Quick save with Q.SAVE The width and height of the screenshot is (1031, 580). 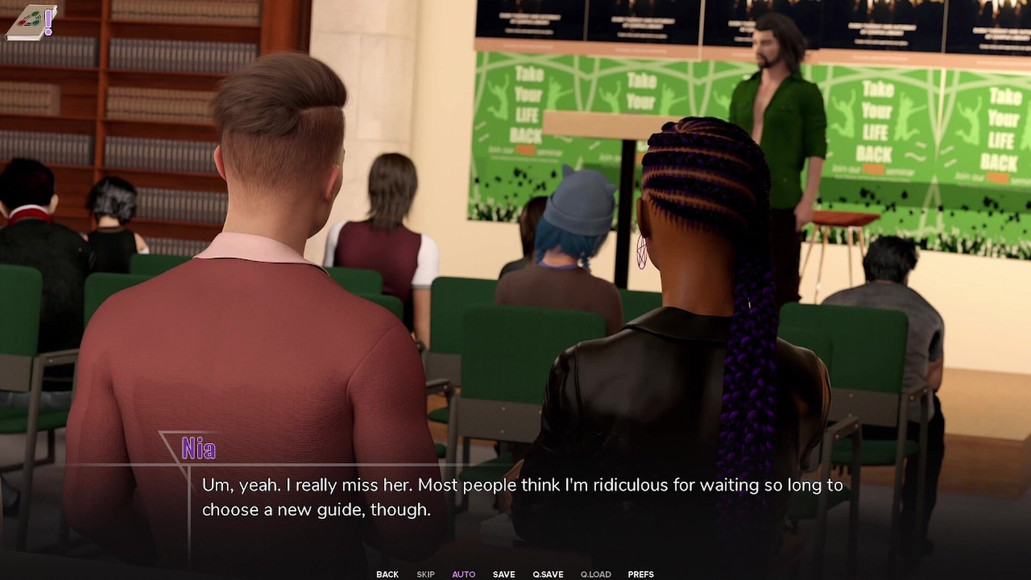[x=548, y=574]
